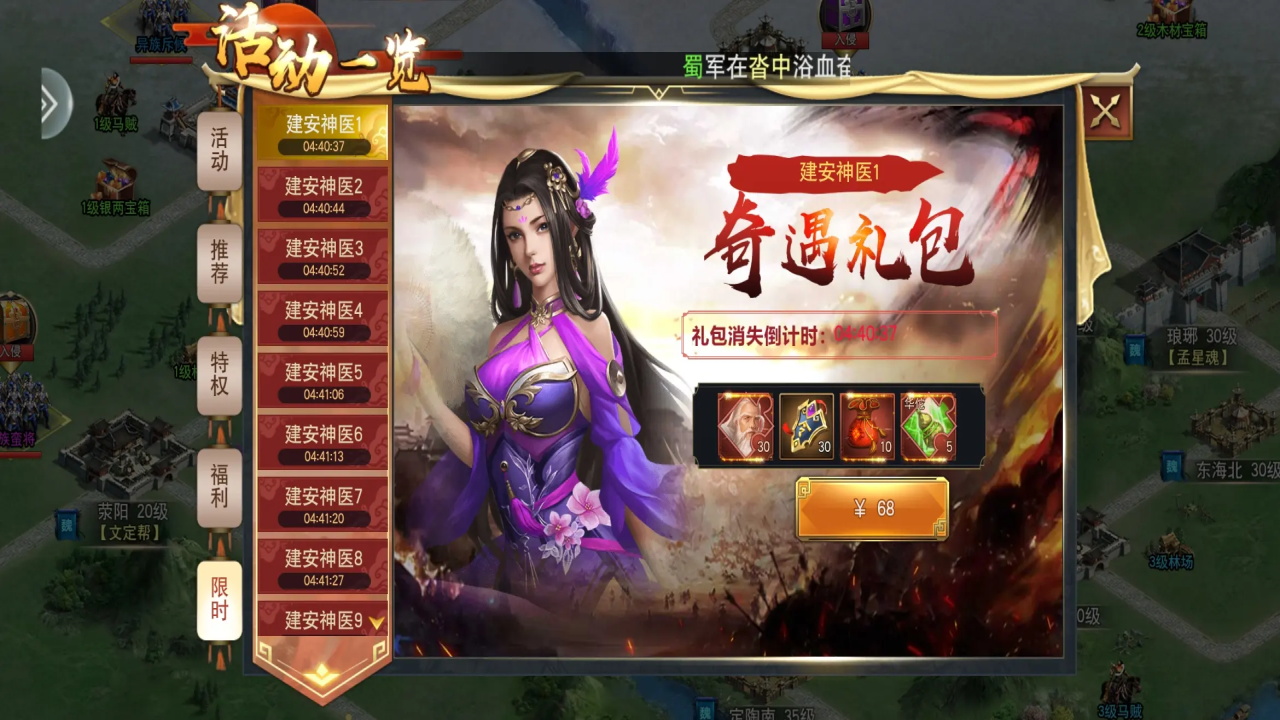Switch to the 推荐 tab
1280x720 pixels.
pos(218,262)
